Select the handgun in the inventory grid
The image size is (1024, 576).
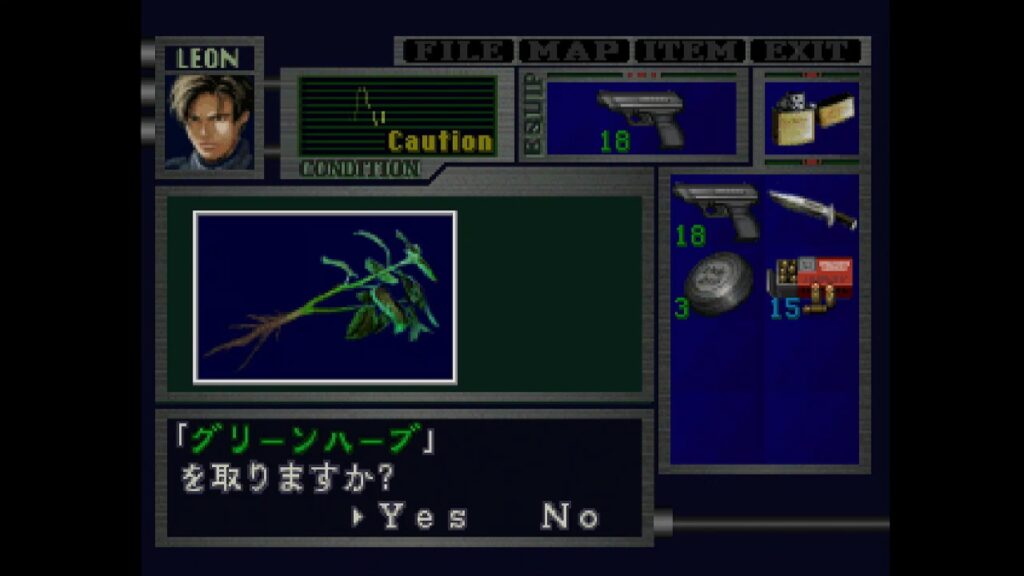click(716, 212)
